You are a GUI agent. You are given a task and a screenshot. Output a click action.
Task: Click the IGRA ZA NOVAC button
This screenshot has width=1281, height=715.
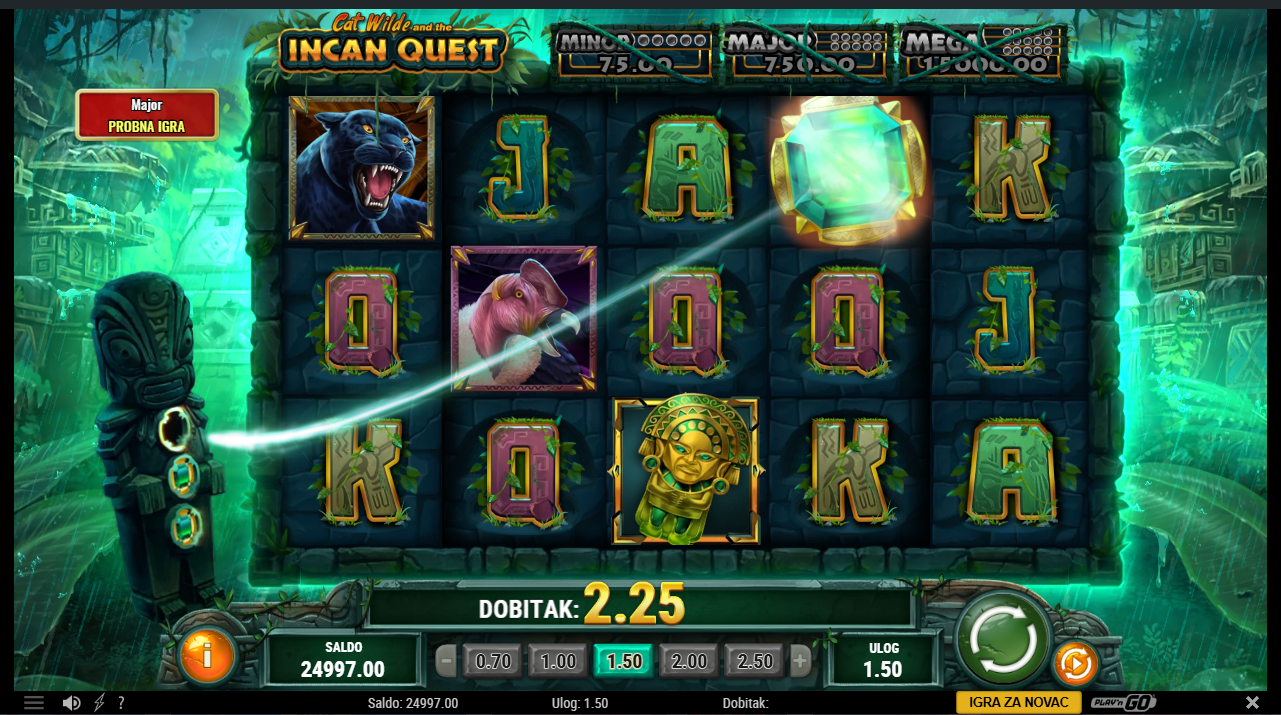click(1018, 703)
